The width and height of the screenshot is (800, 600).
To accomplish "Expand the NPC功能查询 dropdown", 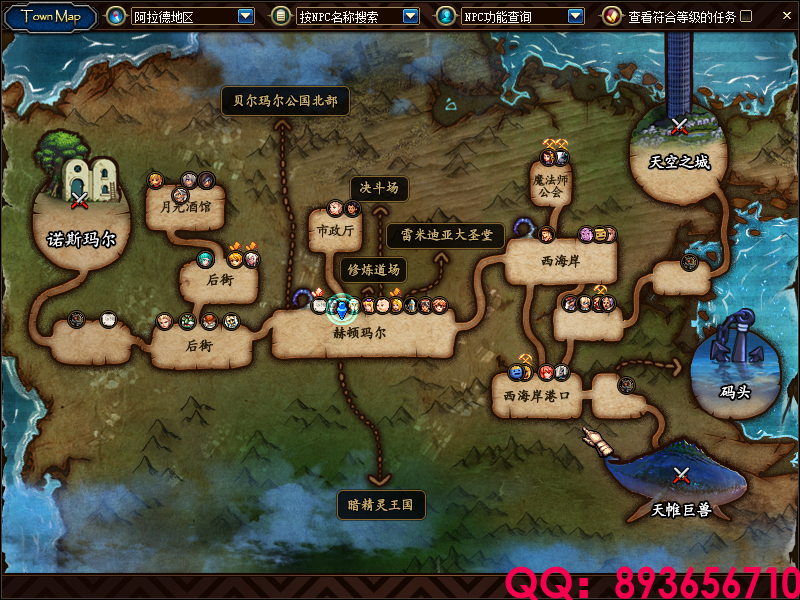I will coord(575,16).
